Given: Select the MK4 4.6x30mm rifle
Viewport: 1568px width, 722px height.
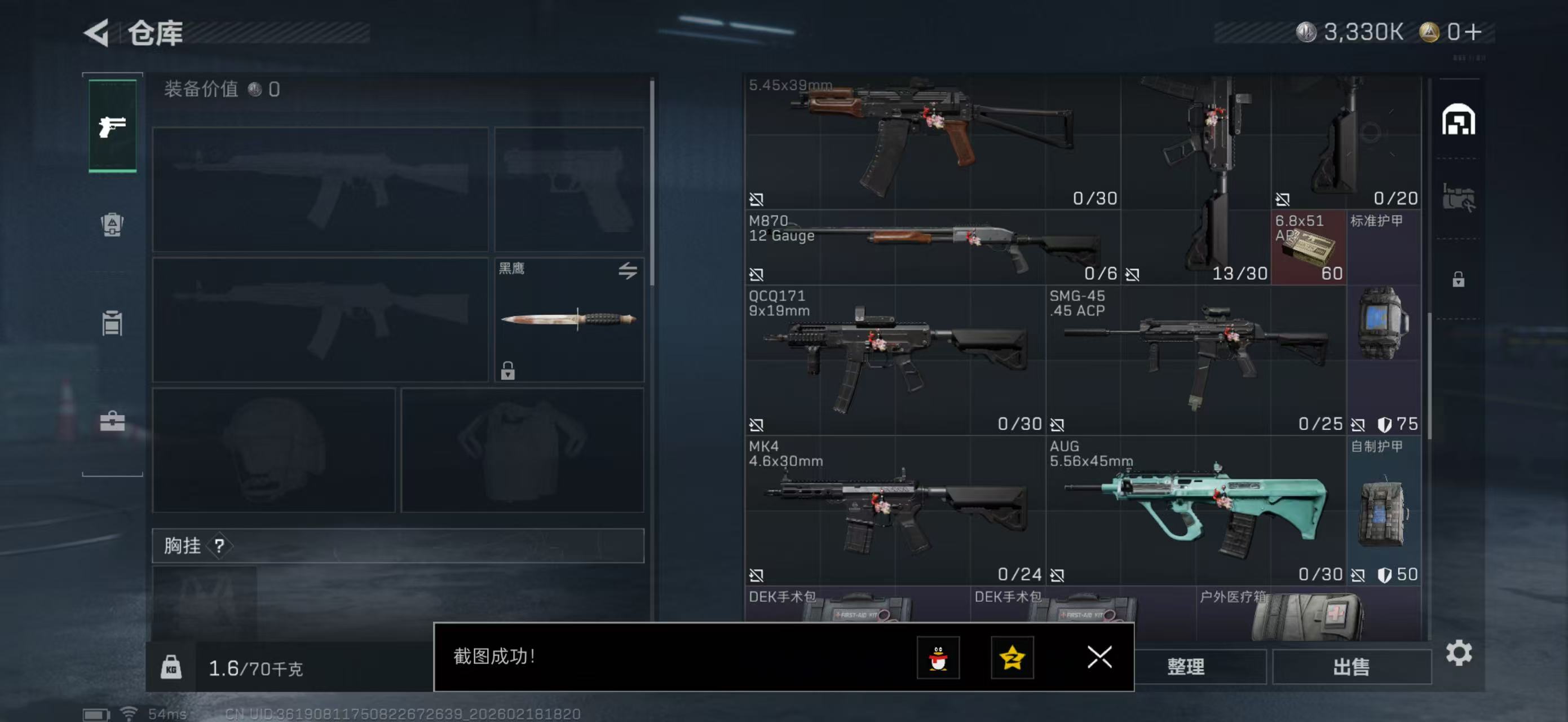Looking at the screenshot, I should pyautogui.click(x=895, y=510).
